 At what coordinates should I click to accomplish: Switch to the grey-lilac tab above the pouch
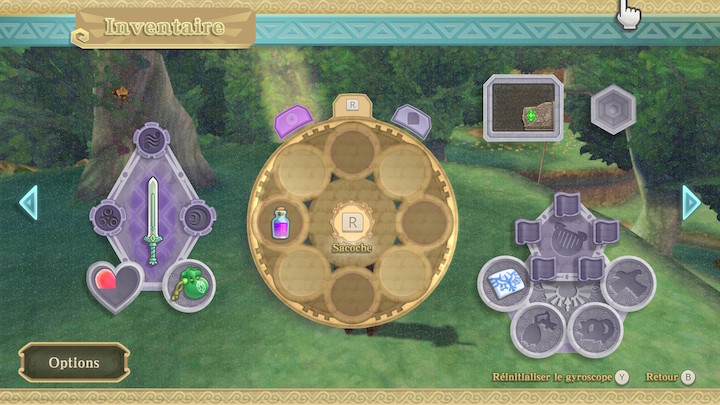pos(408,120)
